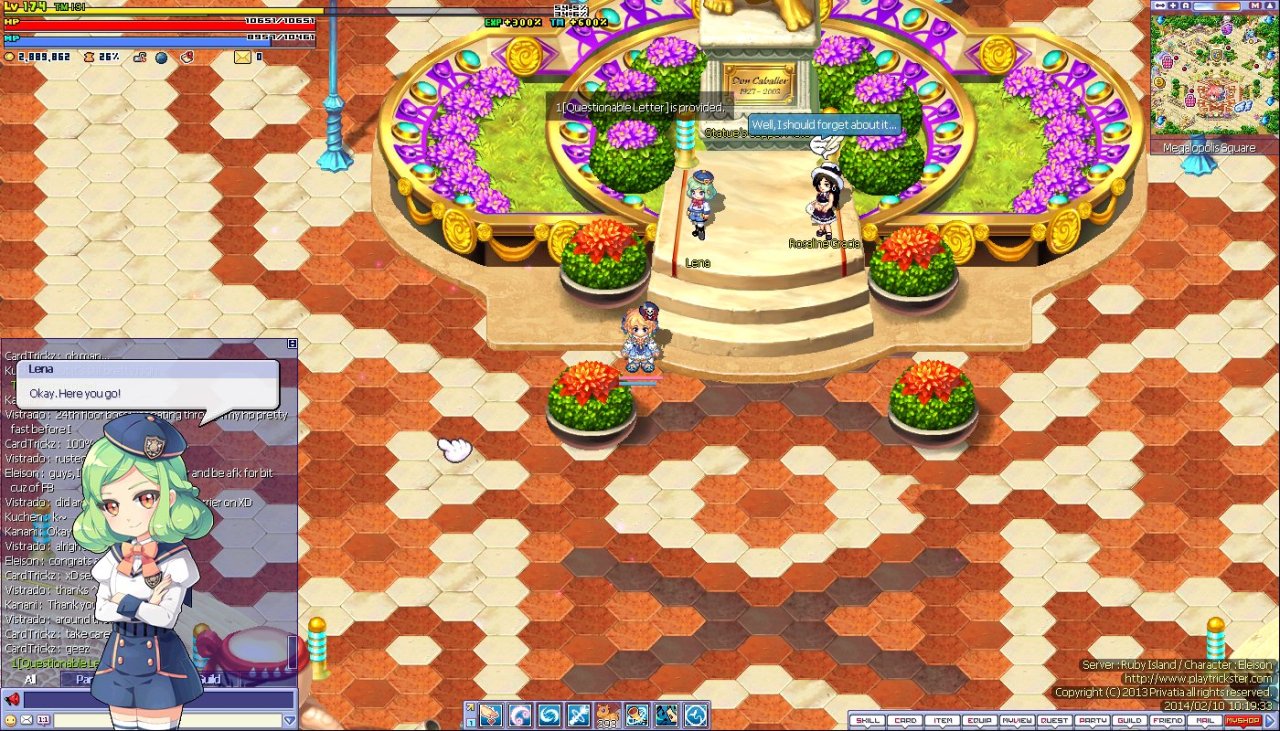
Task: Toggle the channel [1] button near chat input
Action: click(x=42, y=719)
